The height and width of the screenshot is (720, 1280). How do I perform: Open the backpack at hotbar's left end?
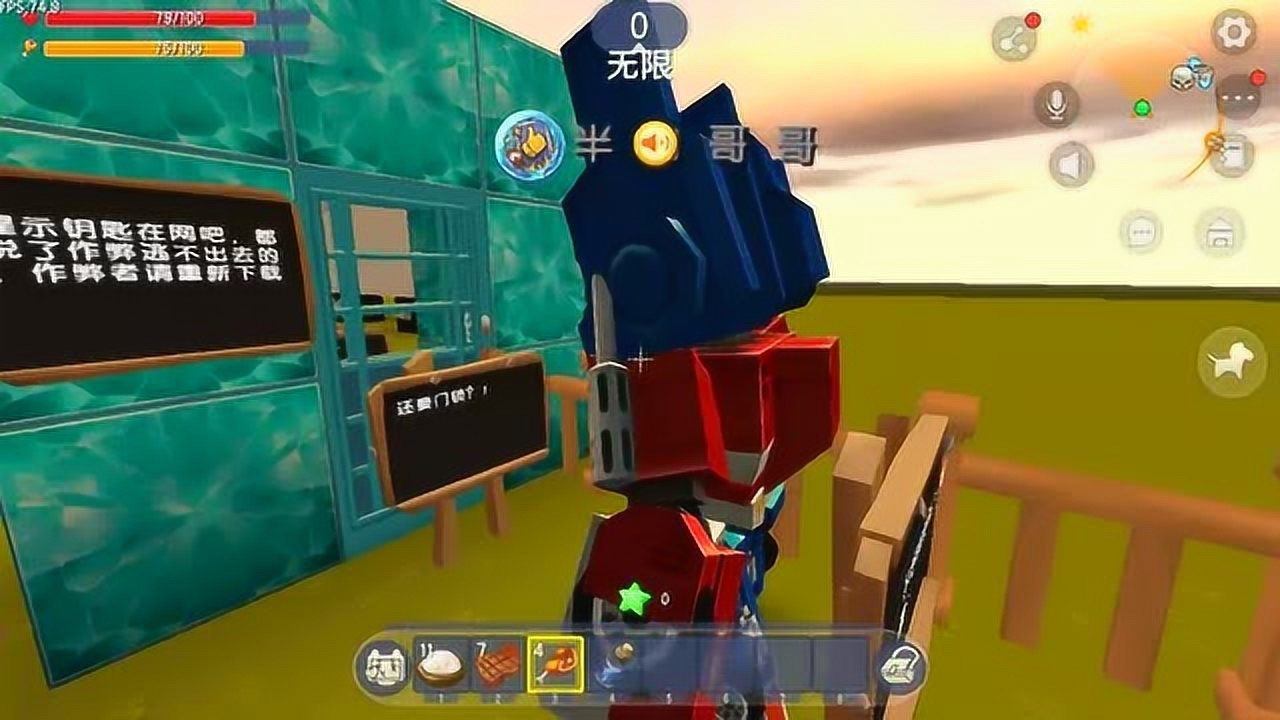click(x=383, y=665)
